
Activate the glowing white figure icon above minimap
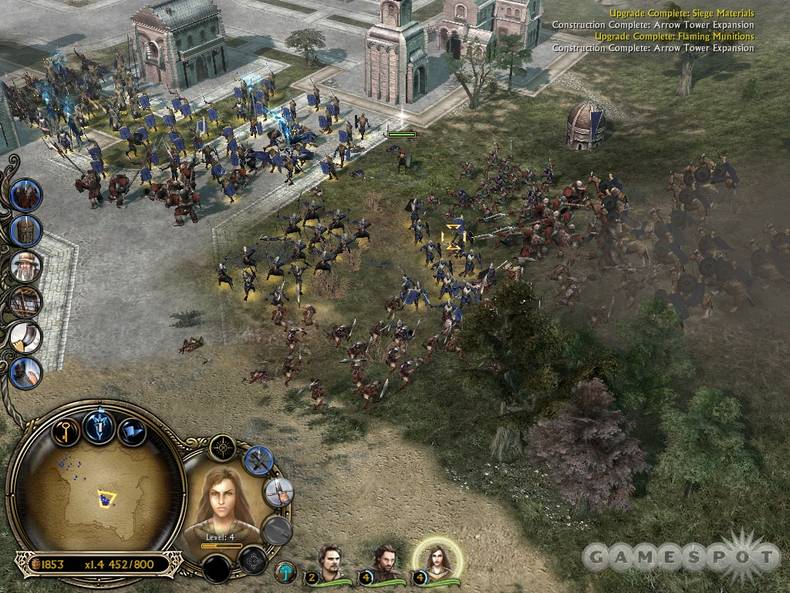[x=98, y=426]
